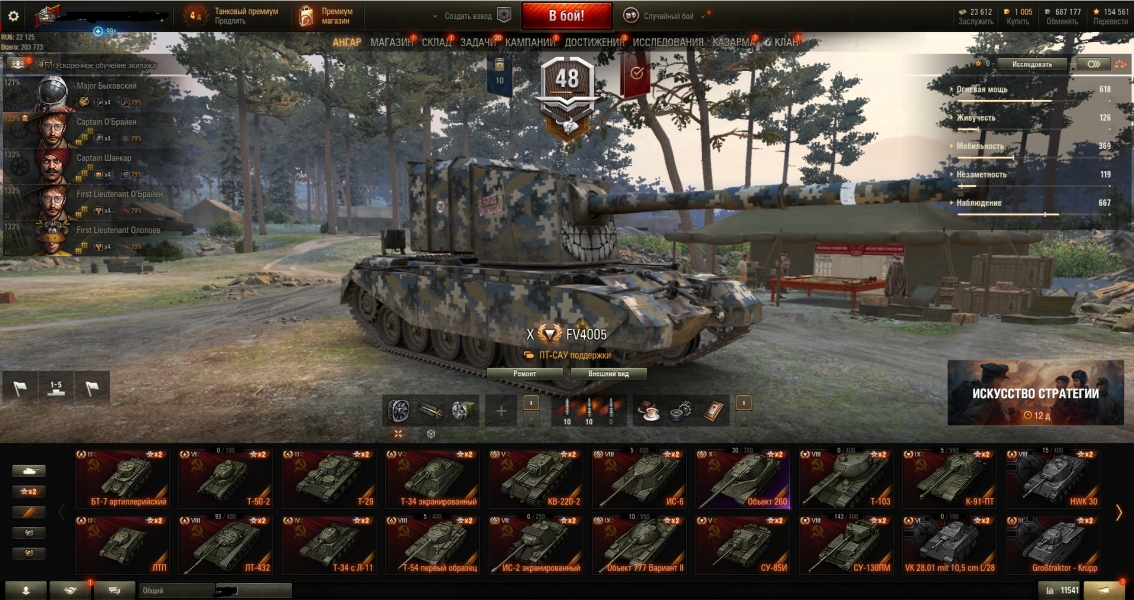Open the Случайный бой battle mode dropdown

(x=665, y=16)
